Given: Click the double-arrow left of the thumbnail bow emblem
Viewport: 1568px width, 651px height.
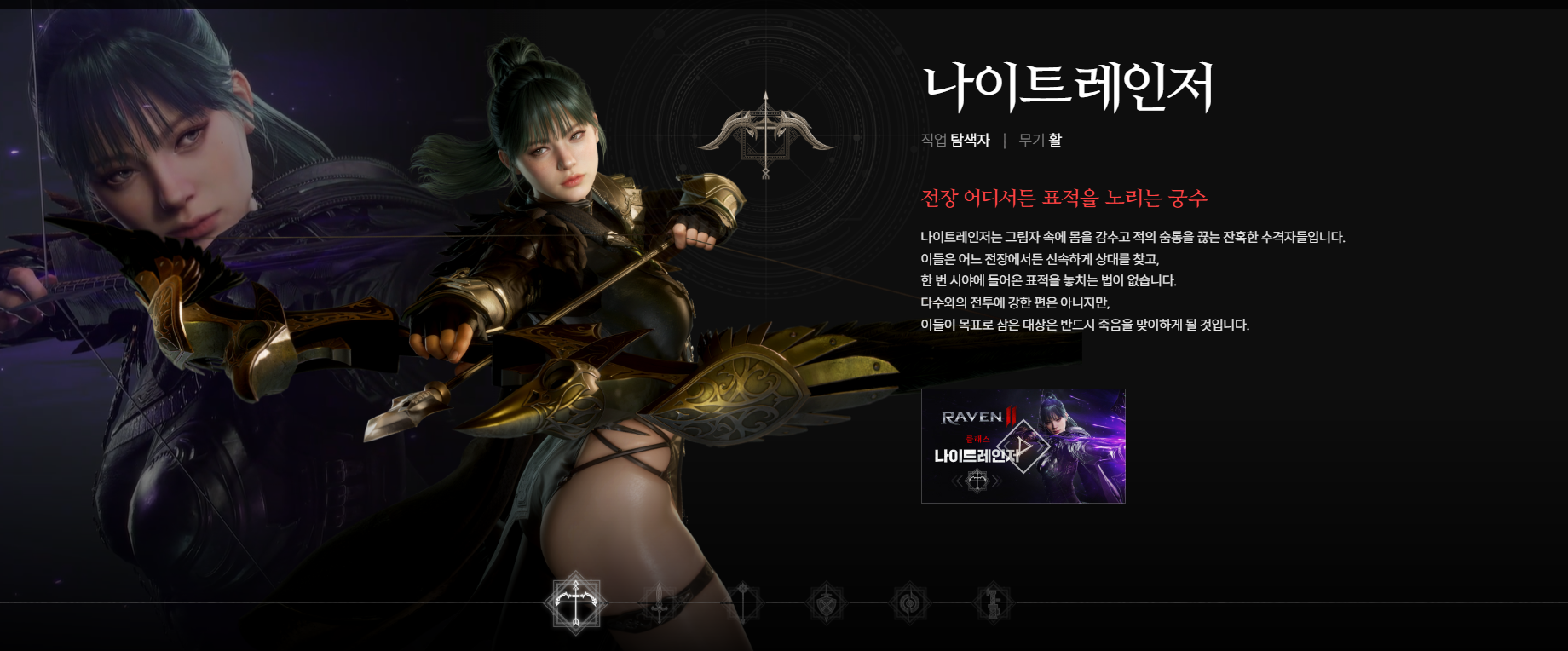Looking at the screenshot, I should [x=957, y=481].
